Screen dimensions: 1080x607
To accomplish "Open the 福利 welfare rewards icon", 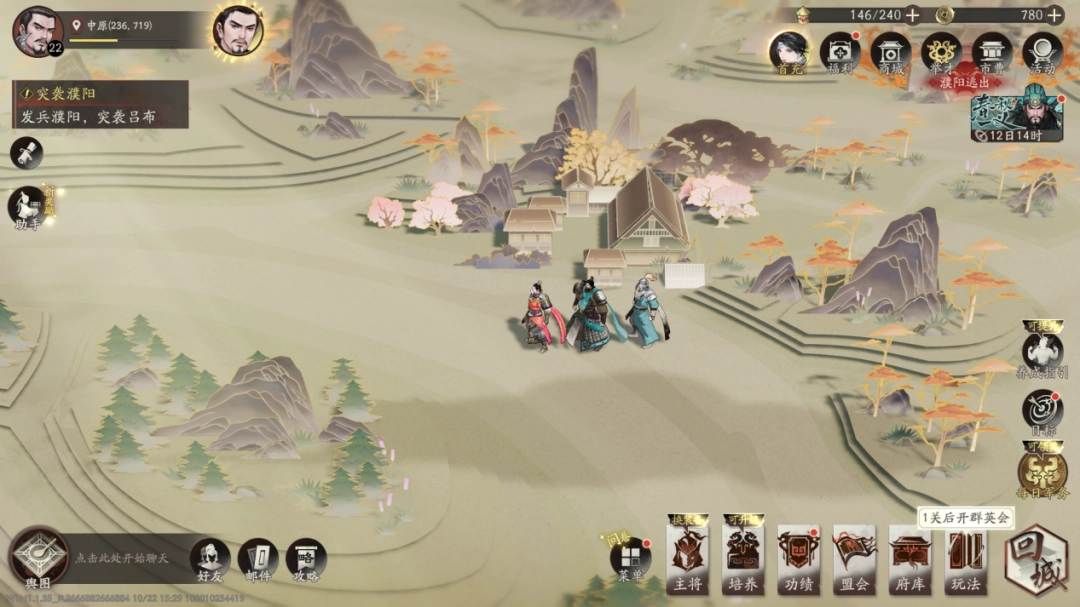I will click(840, 52).
